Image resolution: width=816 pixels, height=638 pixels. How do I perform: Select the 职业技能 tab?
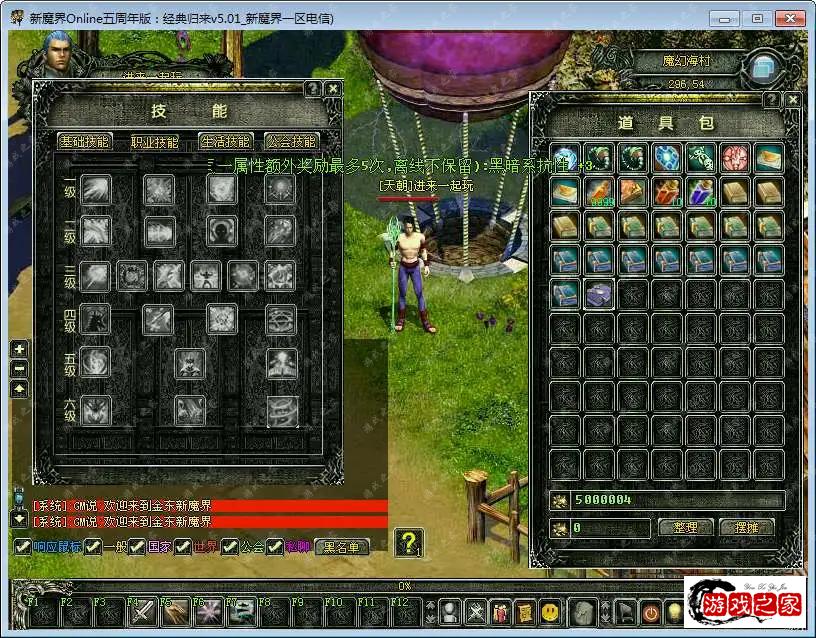pos(155,142)
